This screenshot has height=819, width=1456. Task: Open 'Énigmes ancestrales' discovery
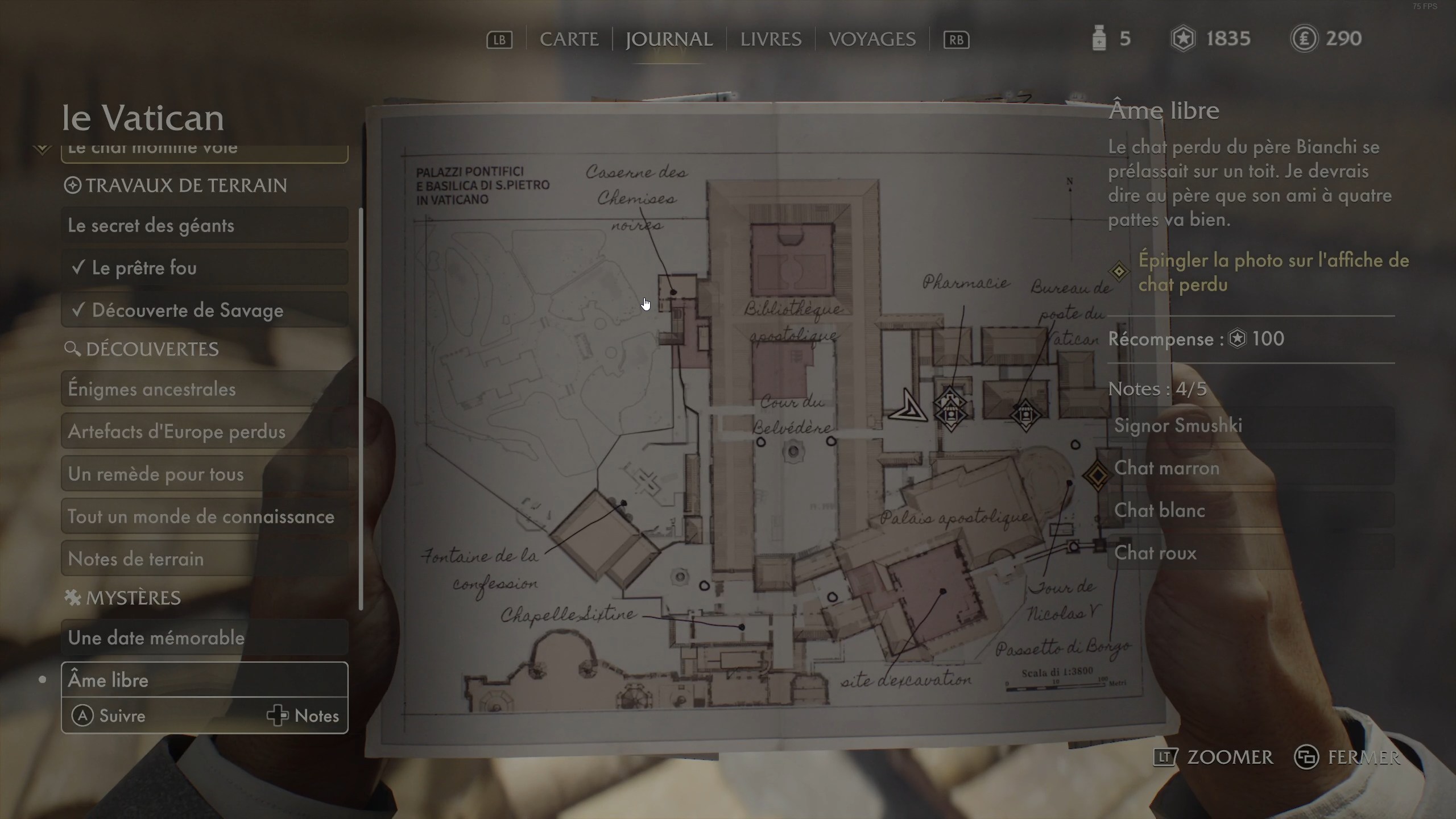tap(205, 389)
